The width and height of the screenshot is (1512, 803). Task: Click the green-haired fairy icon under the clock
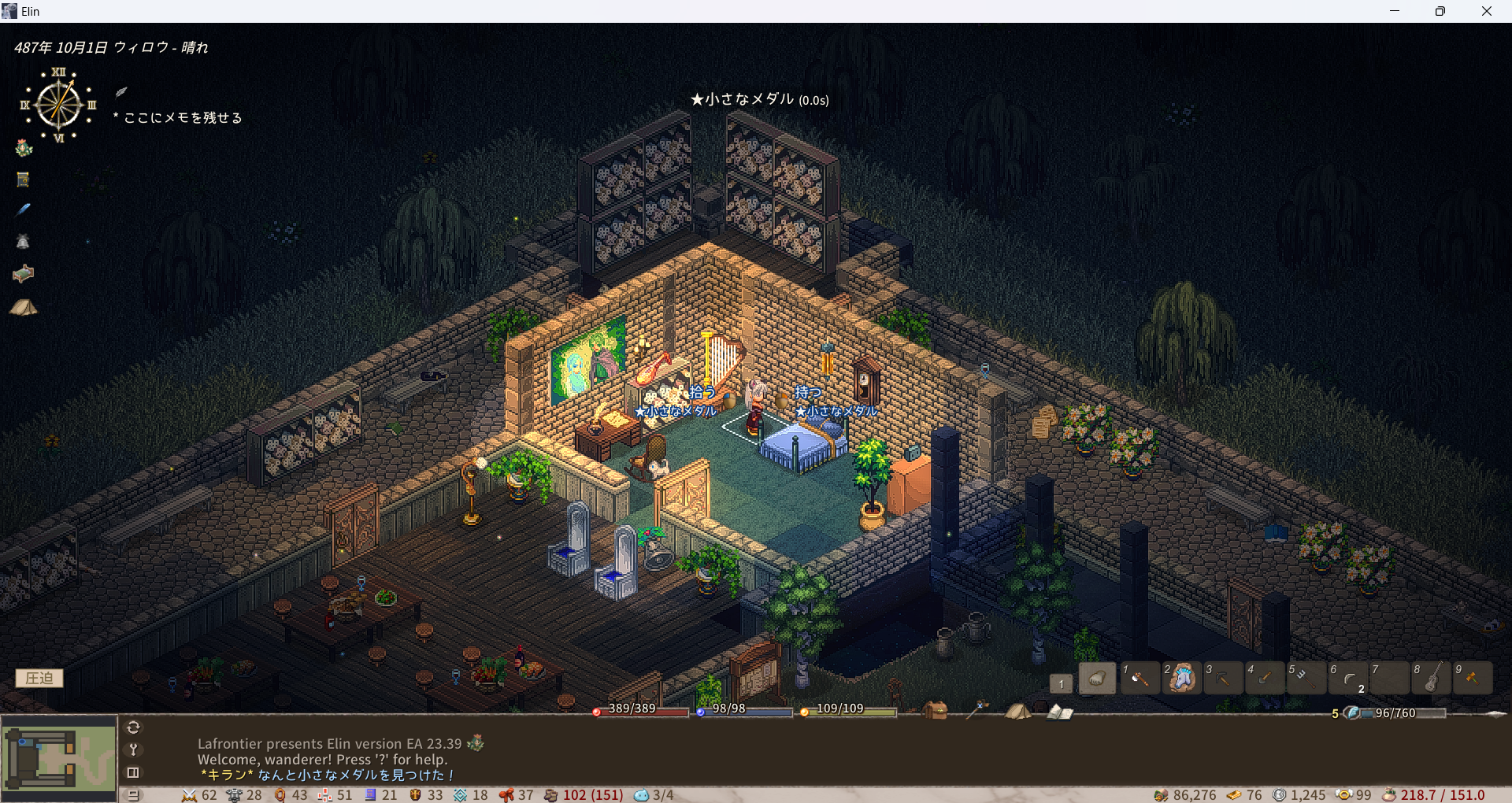(24, 148)
